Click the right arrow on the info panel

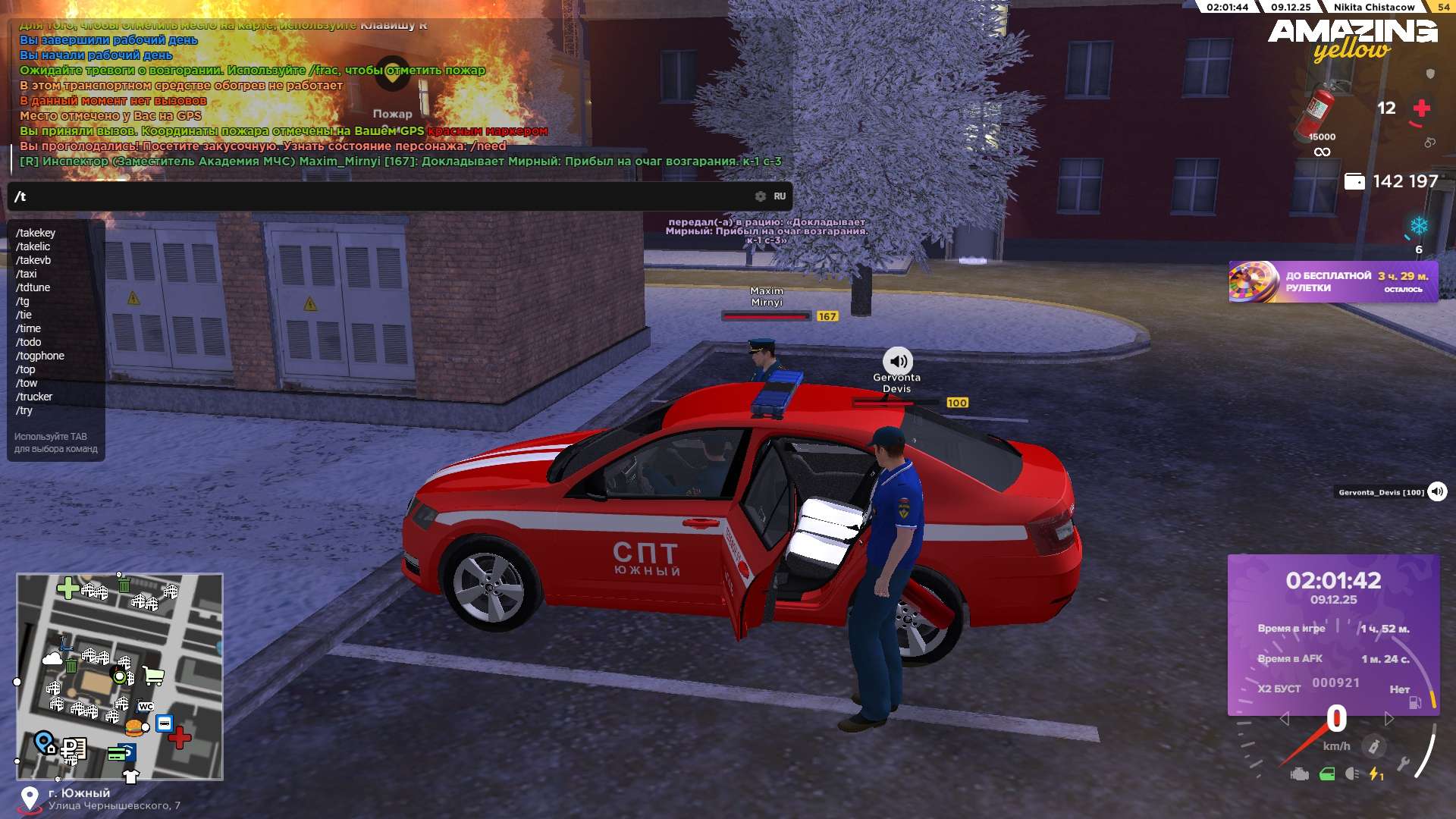(1389, 718)
